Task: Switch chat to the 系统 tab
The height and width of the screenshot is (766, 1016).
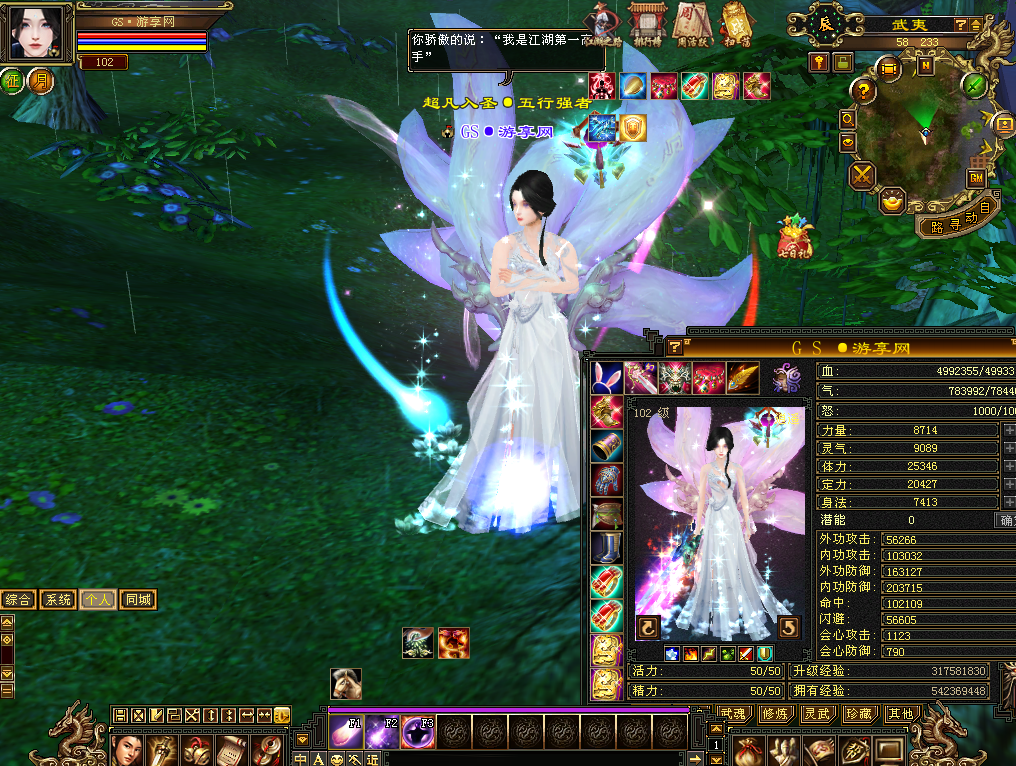Action: (x=59, y=600)
